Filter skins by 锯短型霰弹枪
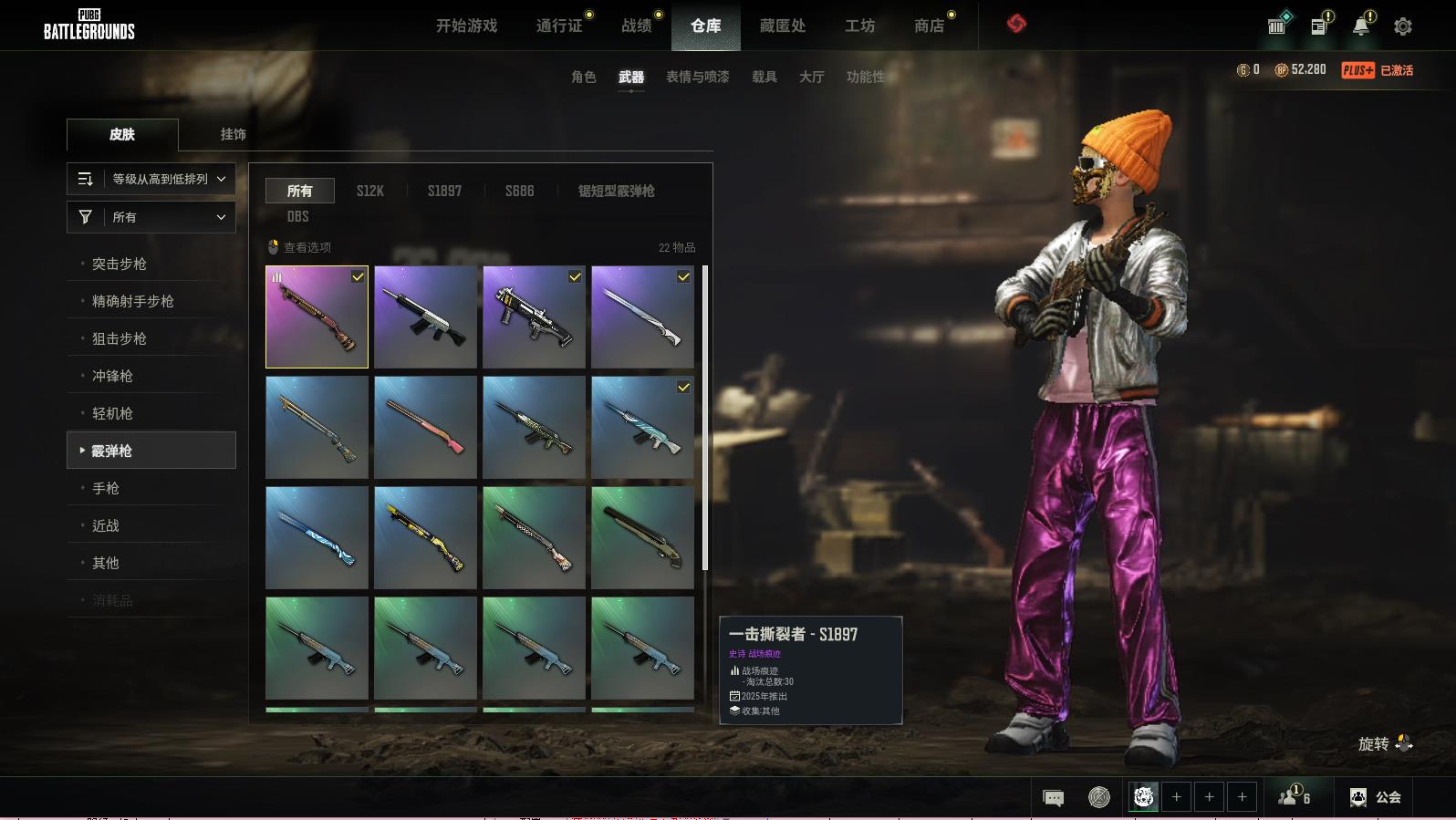Screen dimensions: 1456x820 pyautogui.click(x=616, y=191)
